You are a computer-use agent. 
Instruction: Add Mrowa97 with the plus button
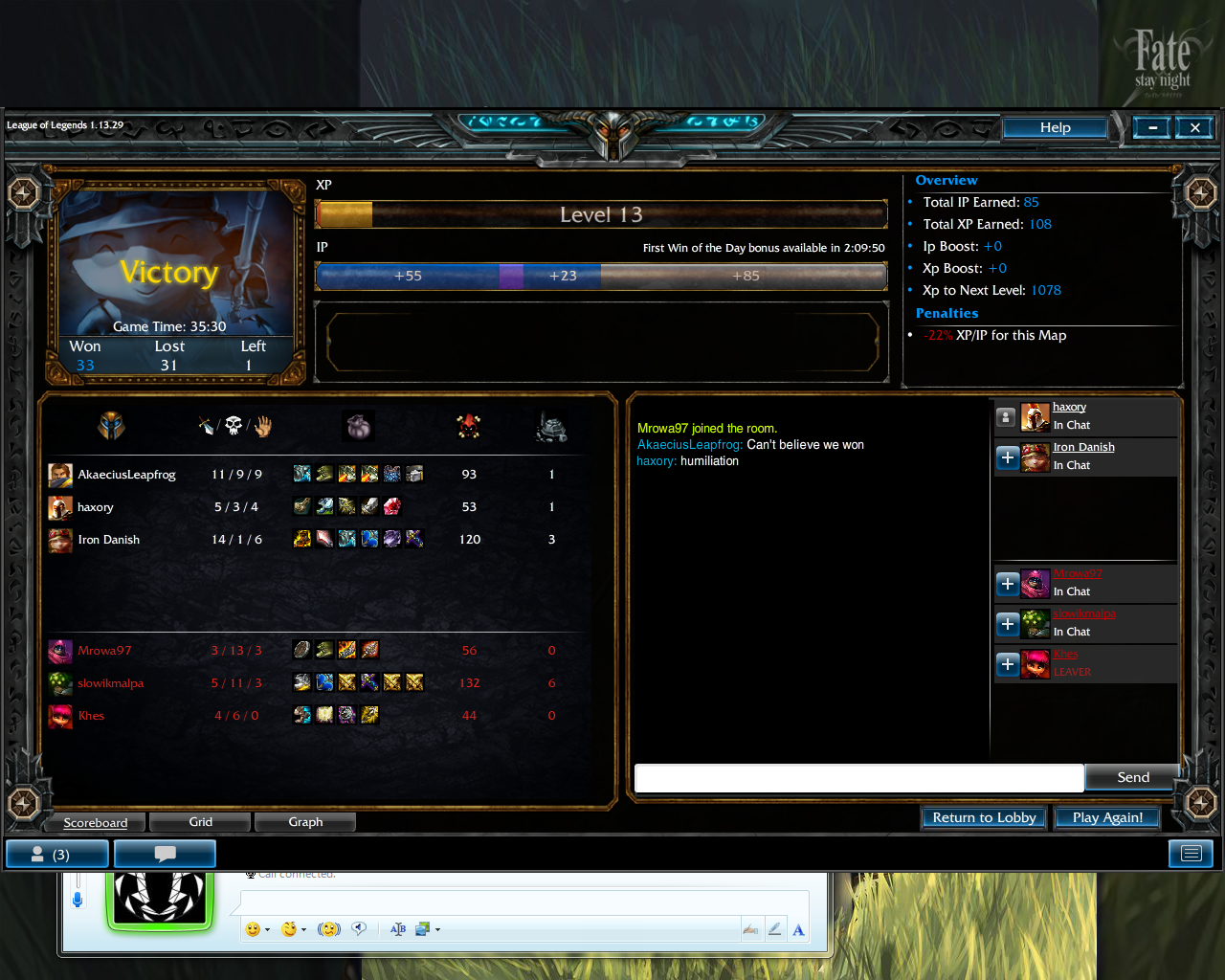coord(1007,583)
